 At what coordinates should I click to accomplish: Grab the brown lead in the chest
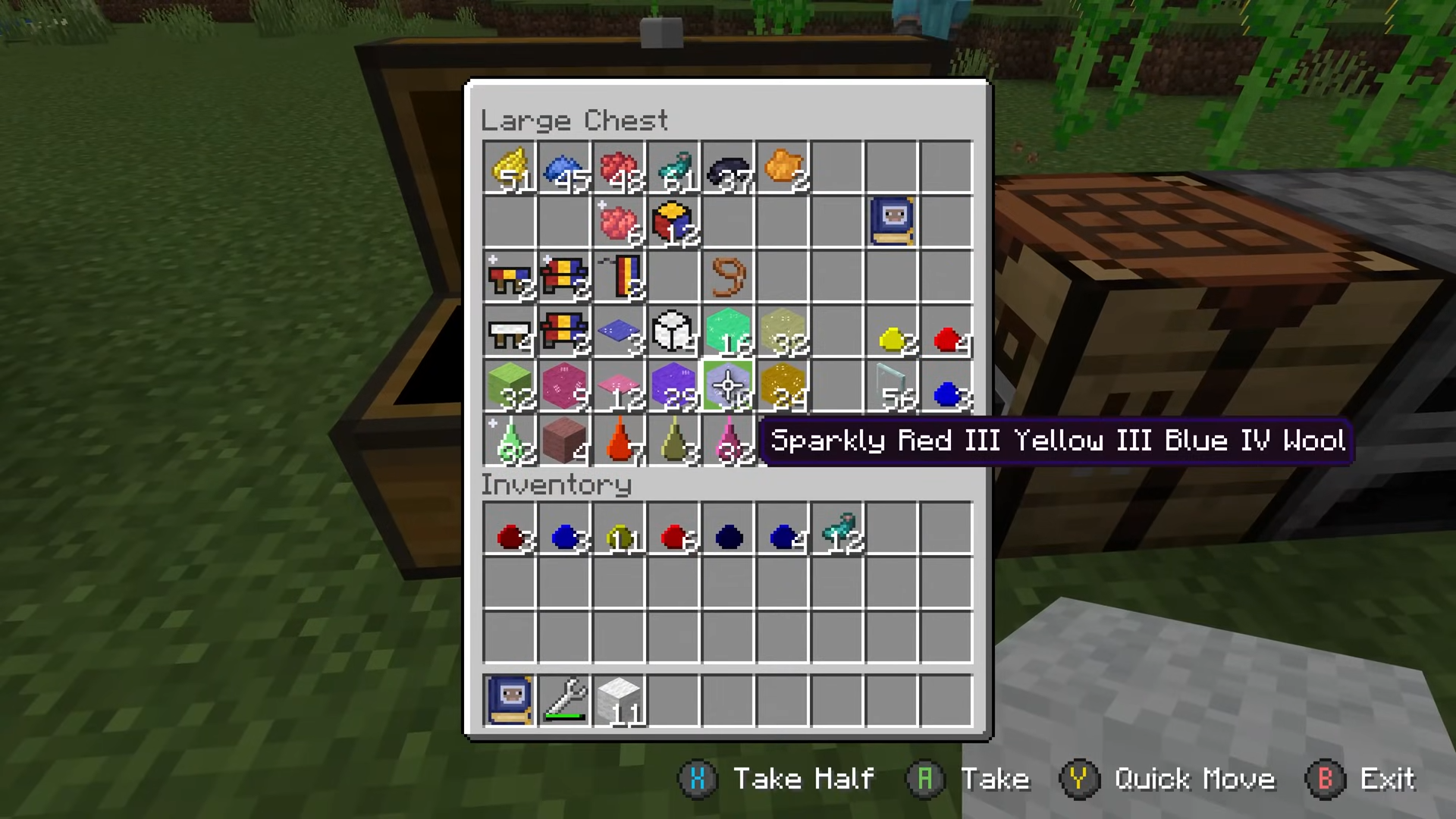point(728,277)
